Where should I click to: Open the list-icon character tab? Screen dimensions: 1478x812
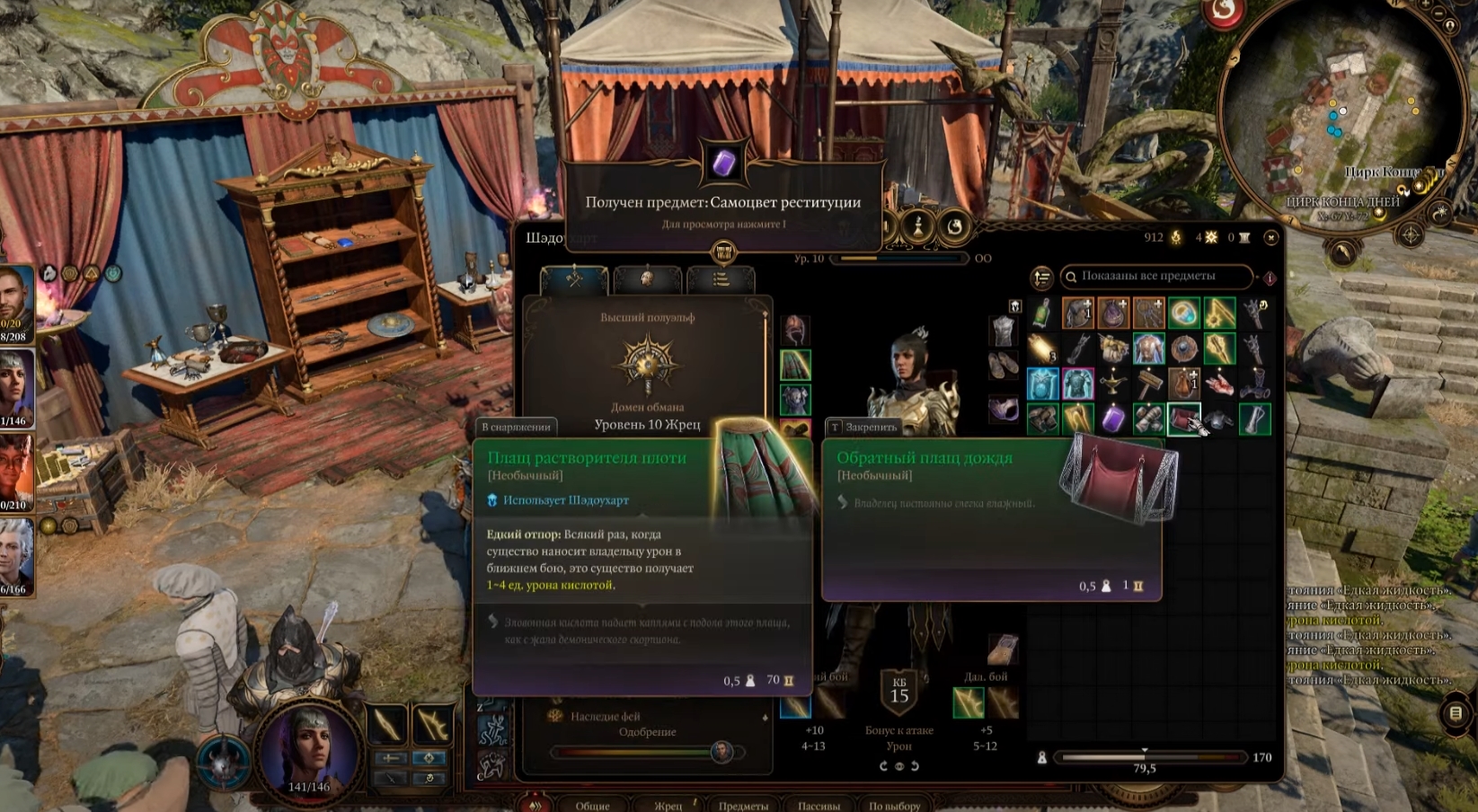(x=721, y=279)
